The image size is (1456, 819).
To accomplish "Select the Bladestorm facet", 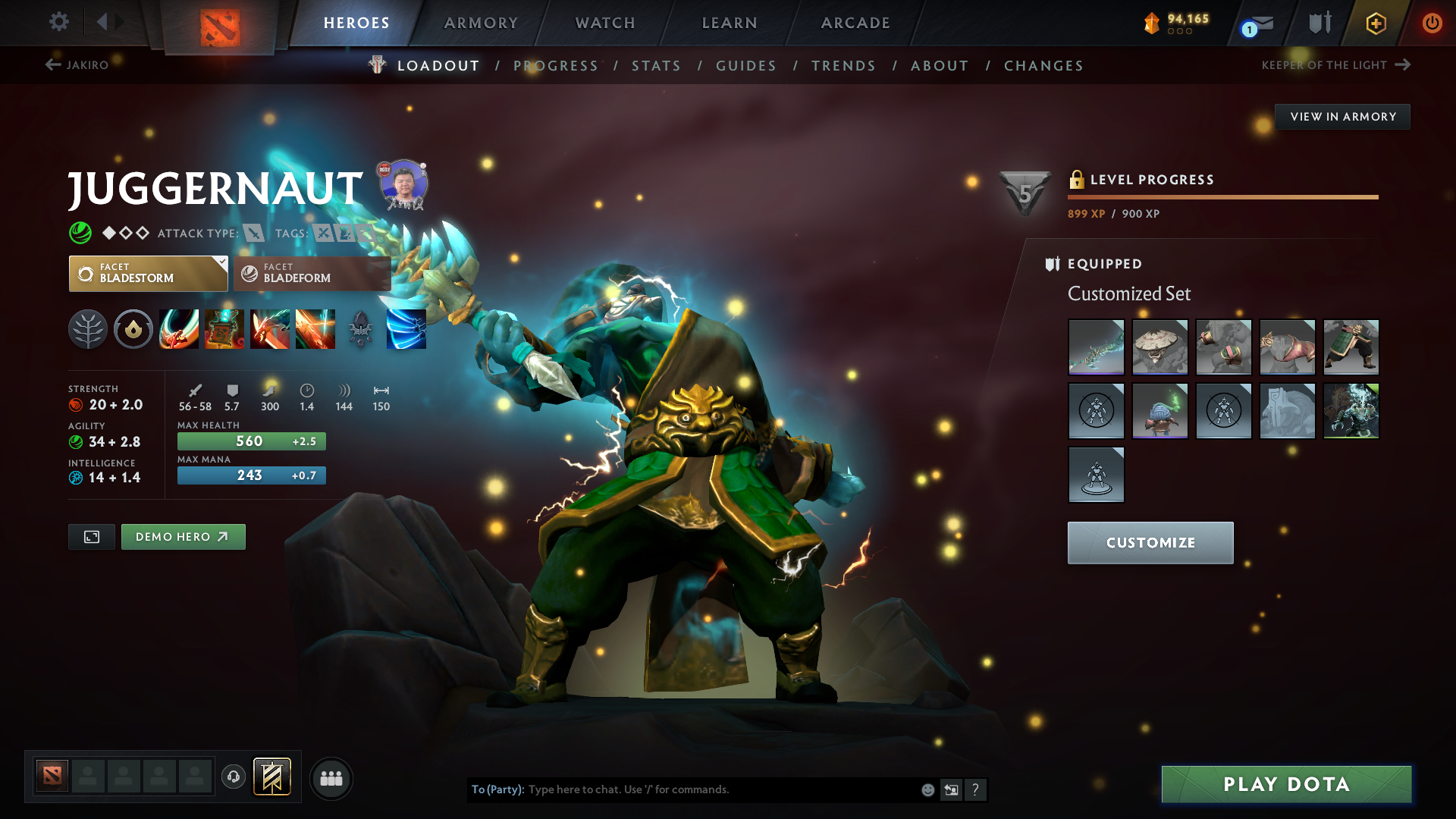I will 148,274.
